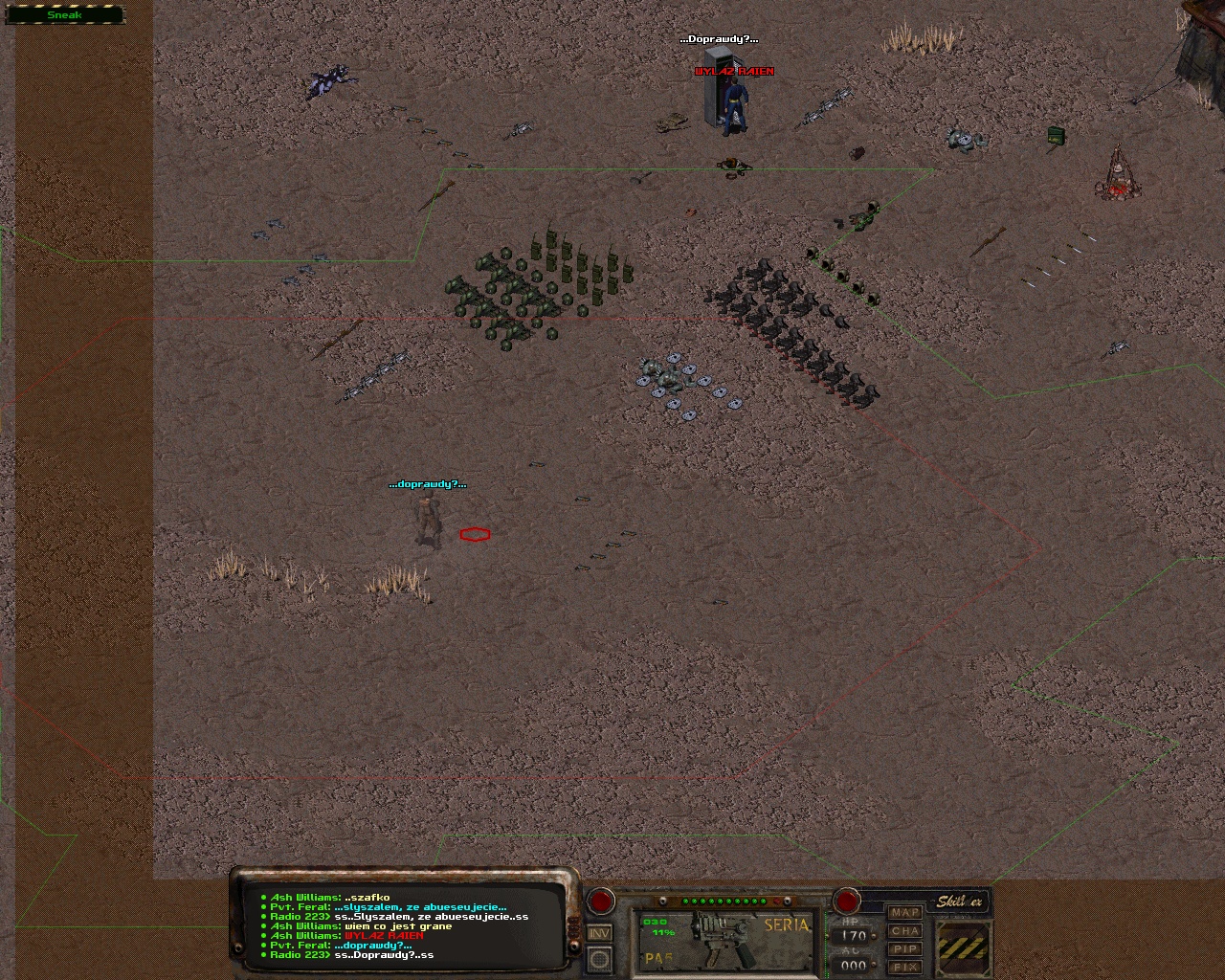Image resolution: width=1225 pixels, height=980 pixels.
Task: Open the PIP Pip-Boy
Action: coord(904,949)
